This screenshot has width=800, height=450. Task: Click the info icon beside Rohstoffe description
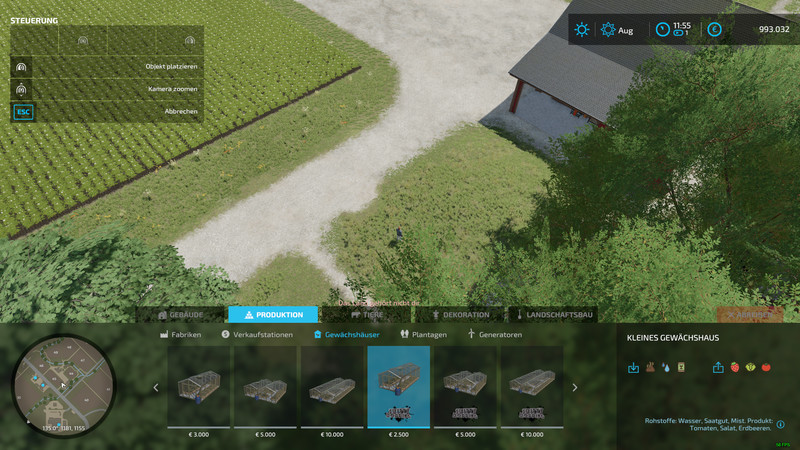tap(780, 424)
